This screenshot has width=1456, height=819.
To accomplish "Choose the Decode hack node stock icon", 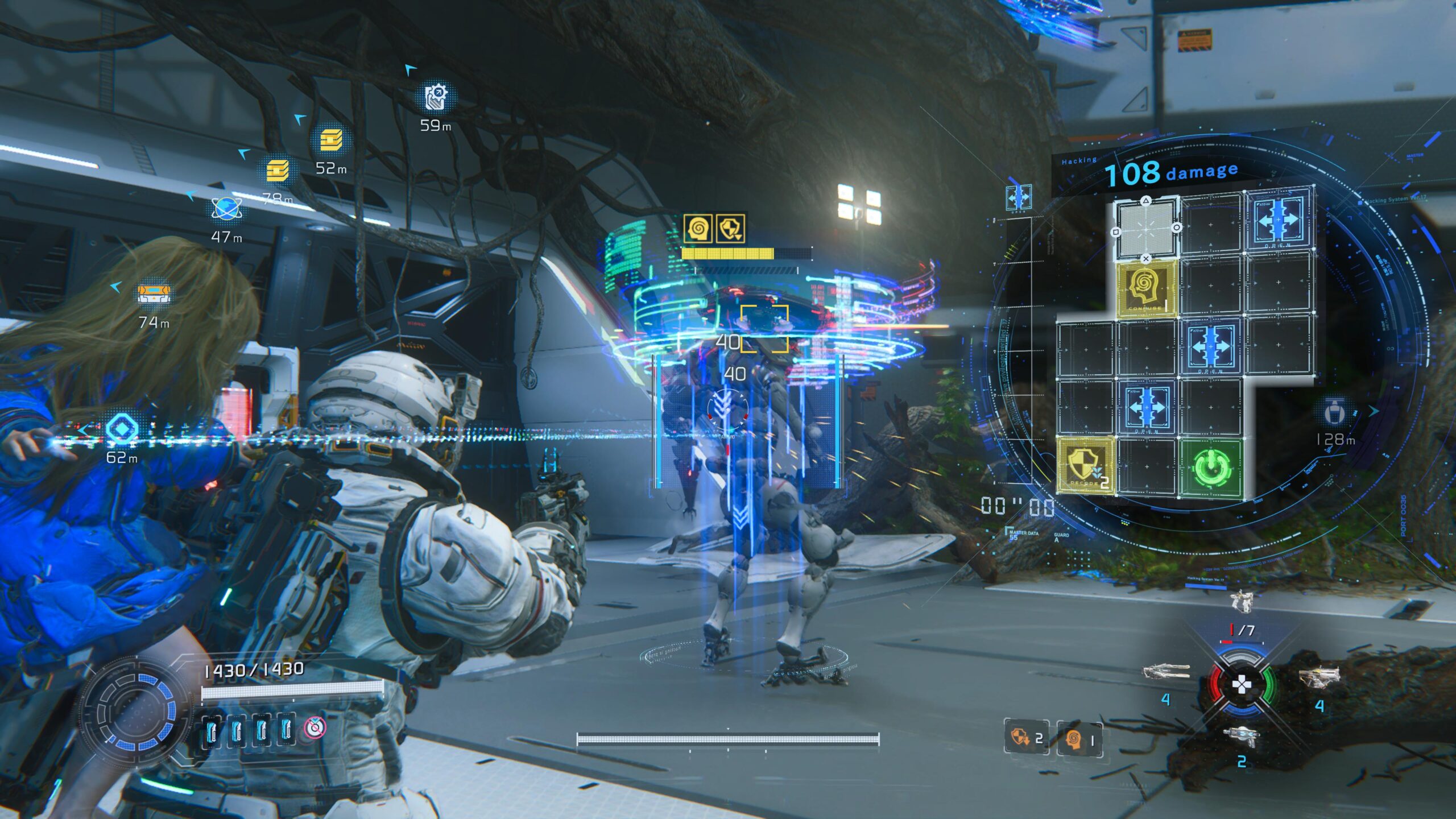I will [x=1025, y=738].
